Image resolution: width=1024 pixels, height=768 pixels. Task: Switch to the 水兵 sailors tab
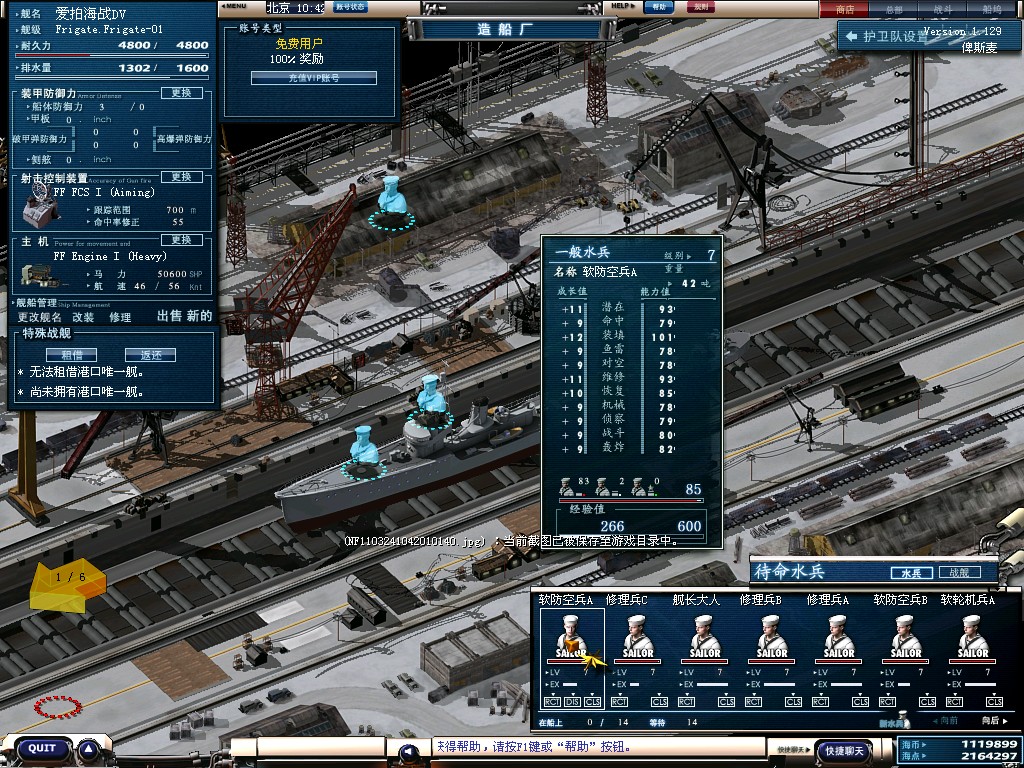point(911,573)
